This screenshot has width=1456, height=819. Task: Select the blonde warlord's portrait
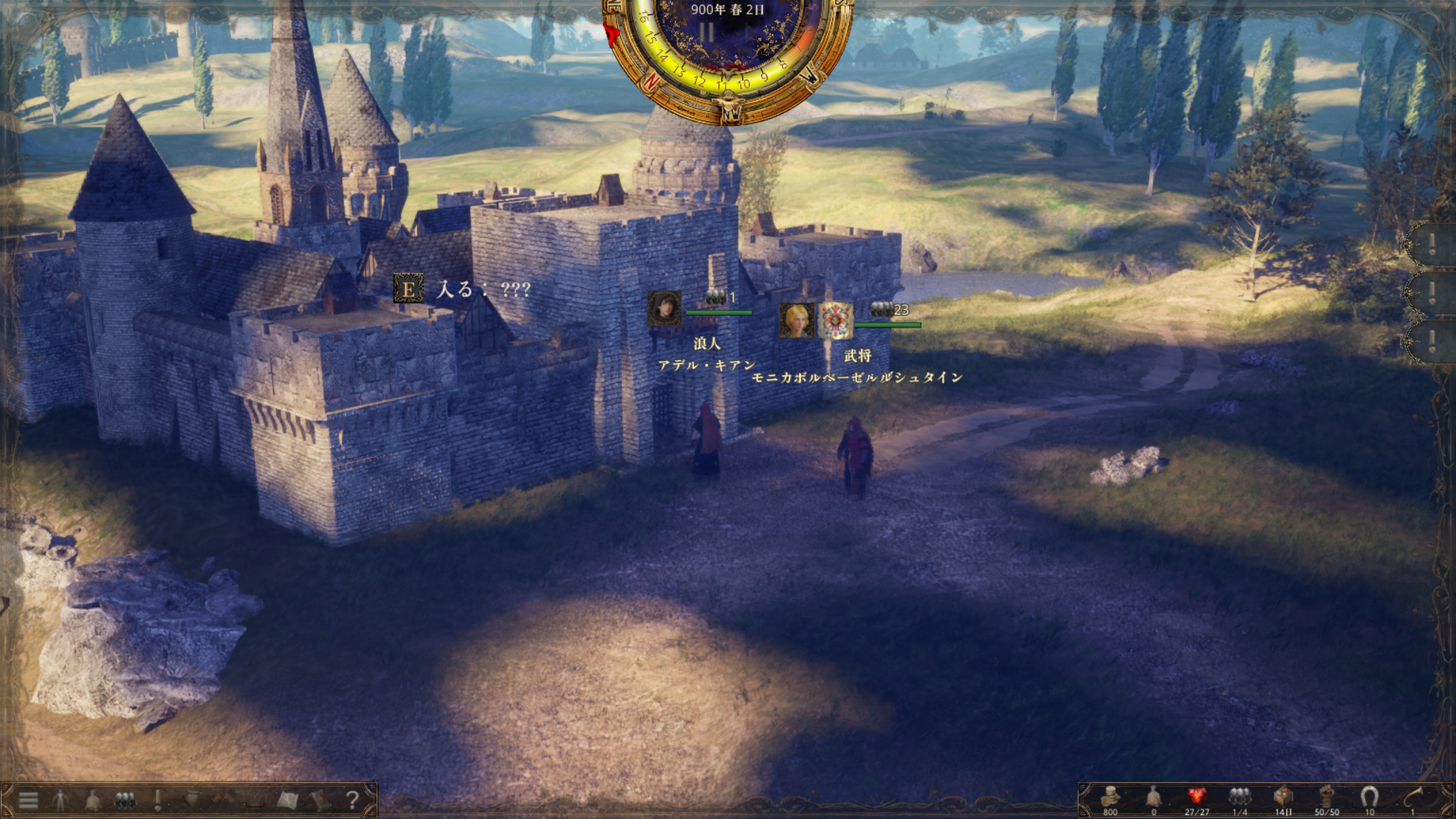pyautogui.click(x=797, y=320)
